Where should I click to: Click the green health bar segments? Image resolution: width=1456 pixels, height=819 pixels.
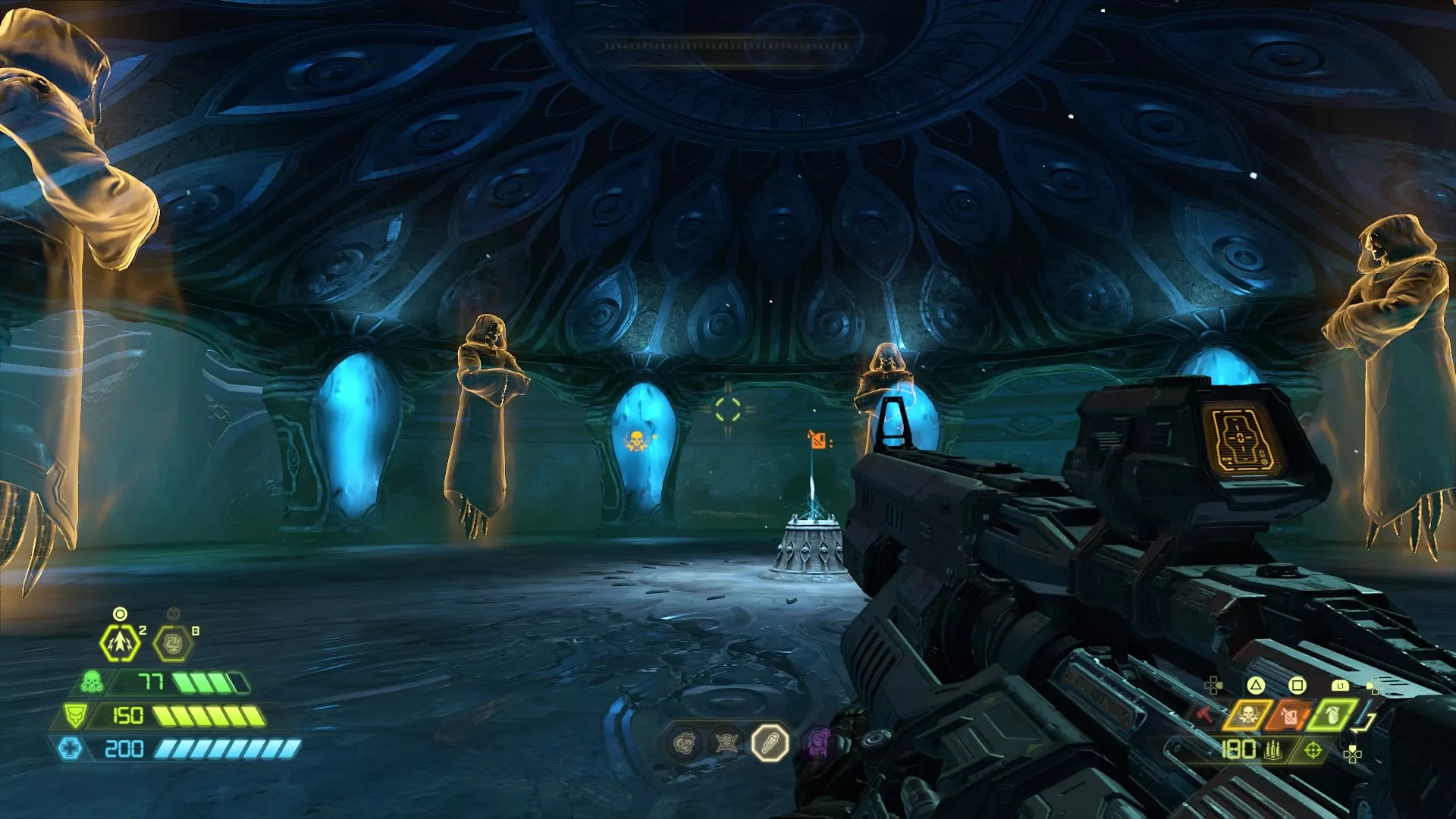tap(212, 682)
